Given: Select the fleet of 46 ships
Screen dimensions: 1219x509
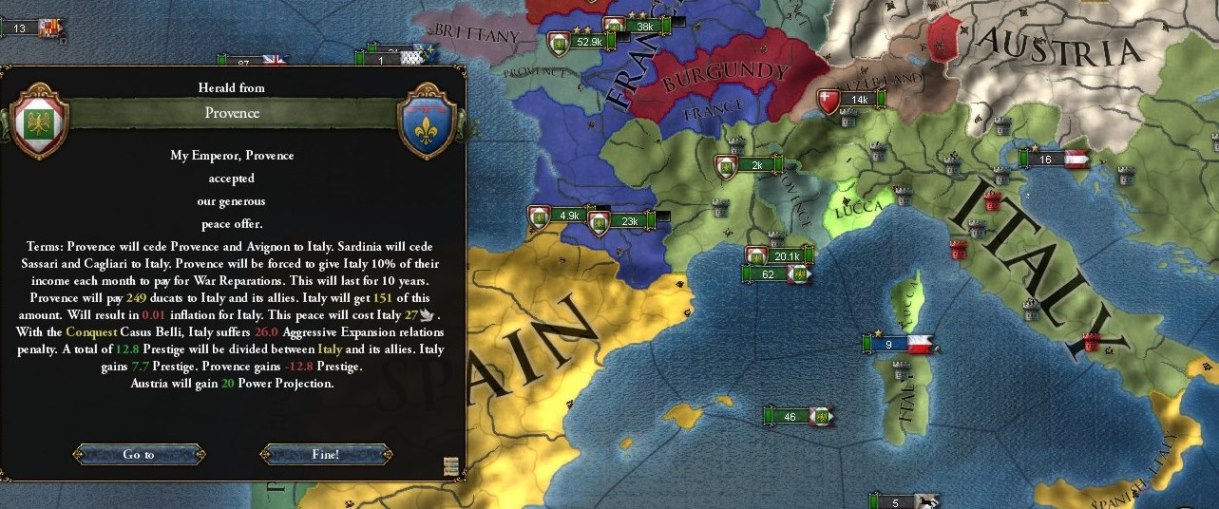Looking at the screenshot, I should tap(791, 416).
